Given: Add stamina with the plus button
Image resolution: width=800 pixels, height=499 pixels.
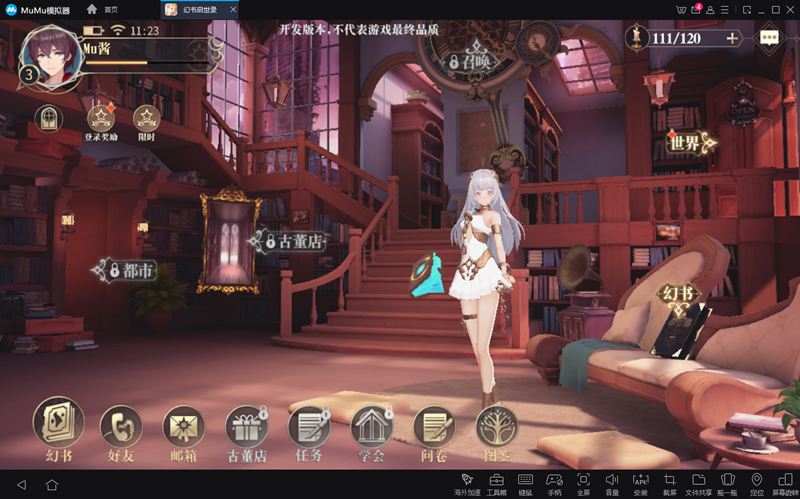Looking at the screenshot, I should (x=732, y=38).
